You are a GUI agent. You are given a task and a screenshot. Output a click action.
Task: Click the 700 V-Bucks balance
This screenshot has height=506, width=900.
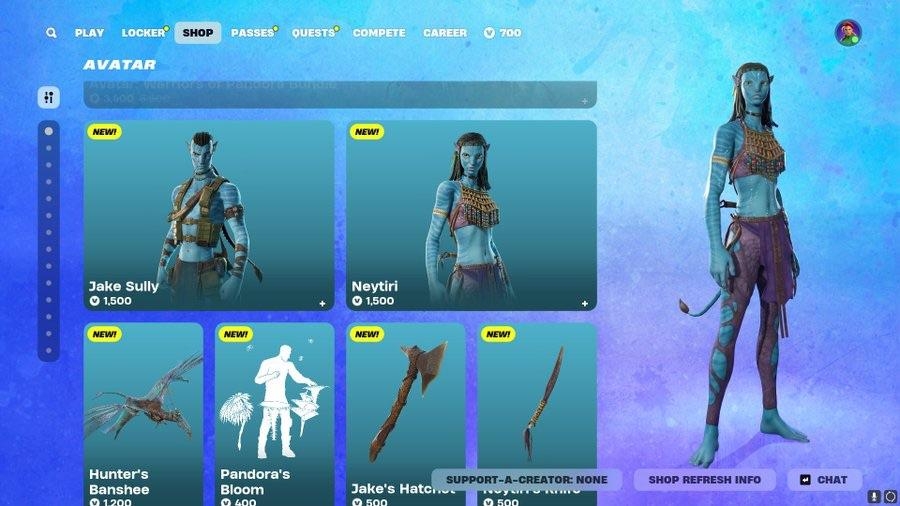point(503,33)
